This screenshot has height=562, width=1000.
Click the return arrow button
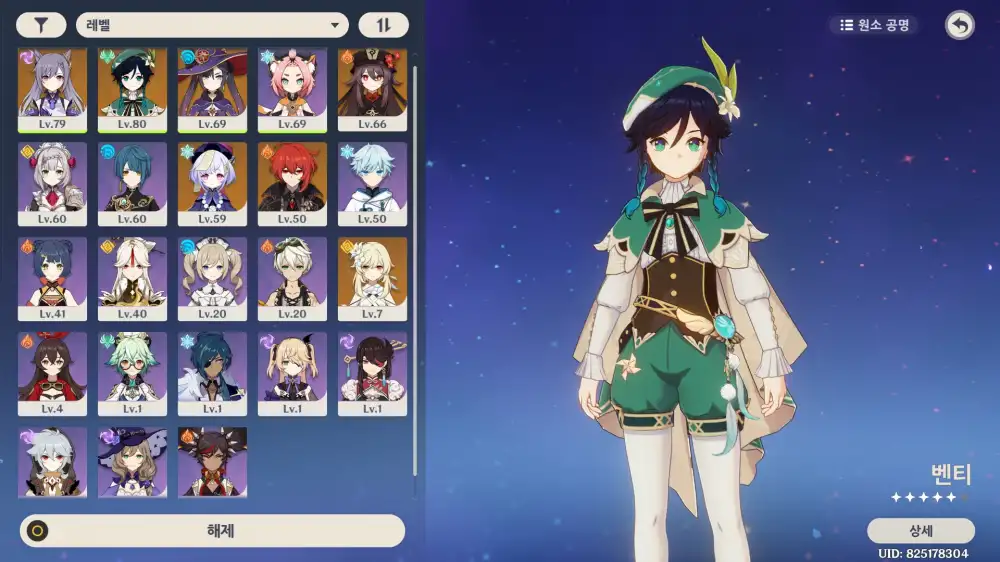point(959,26)
